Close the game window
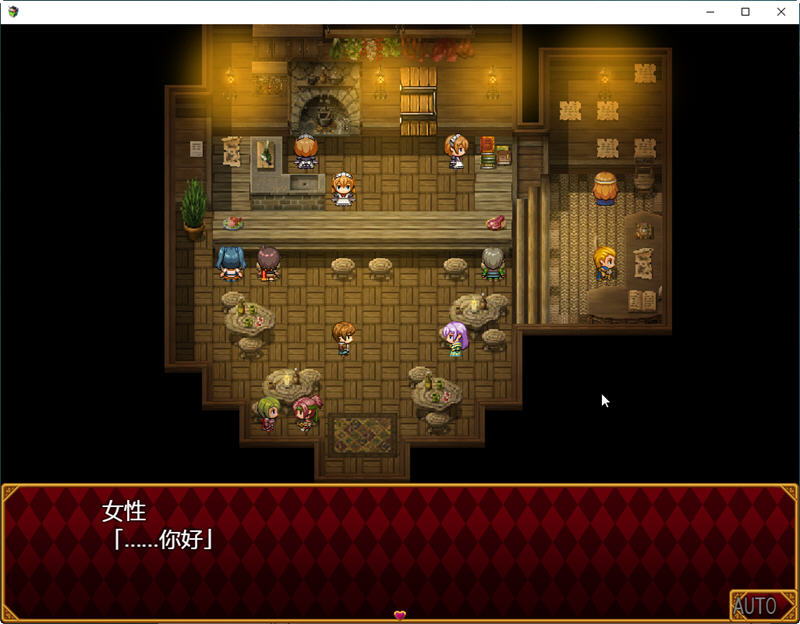800x624 pixels. [x=781, y=12]
